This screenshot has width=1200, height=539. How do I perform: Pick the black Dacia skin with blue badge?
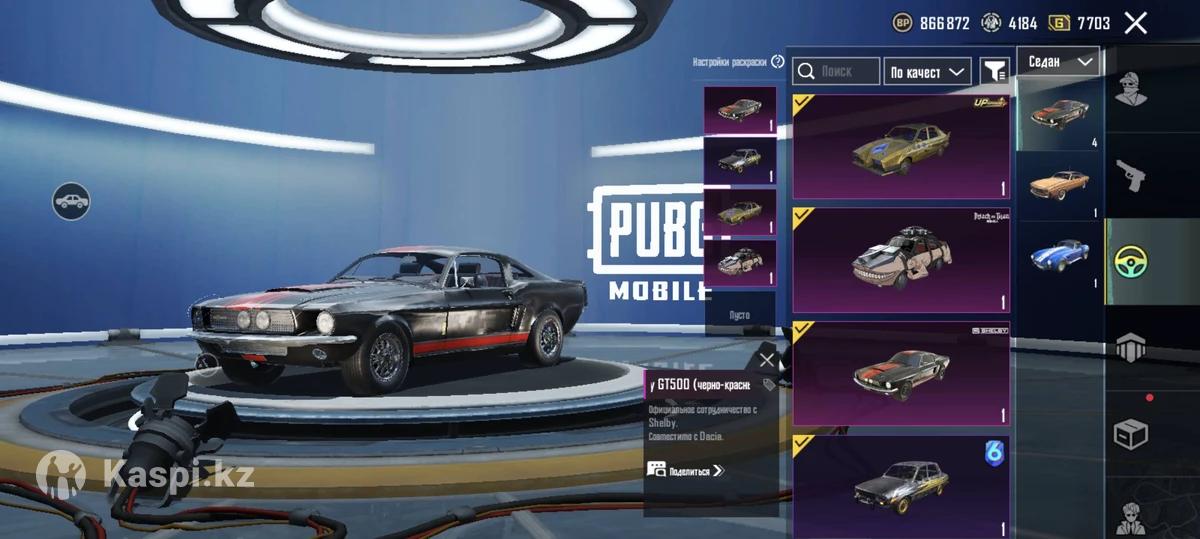901,484
